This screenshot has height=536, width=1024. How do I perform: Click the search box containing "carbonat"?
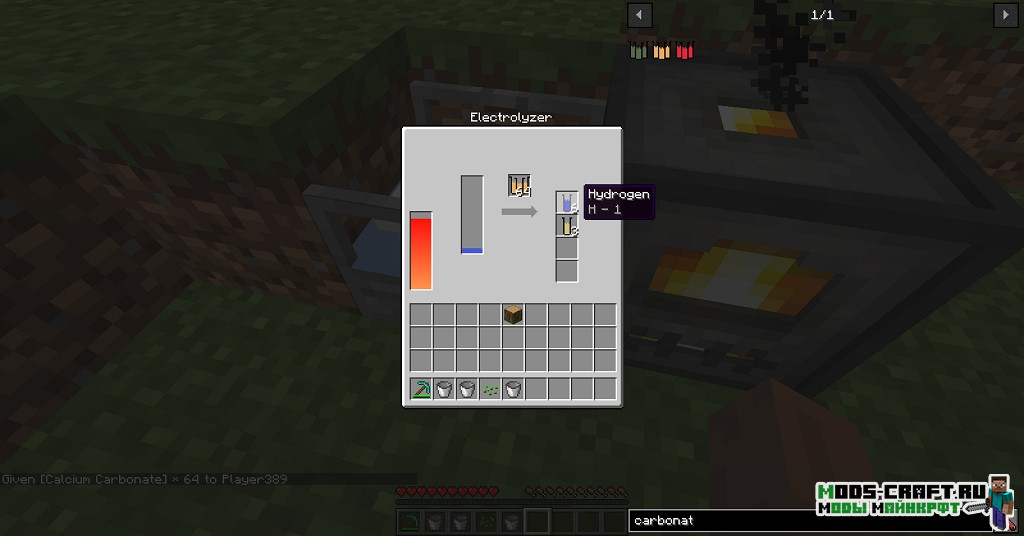(x=720, y=521)
